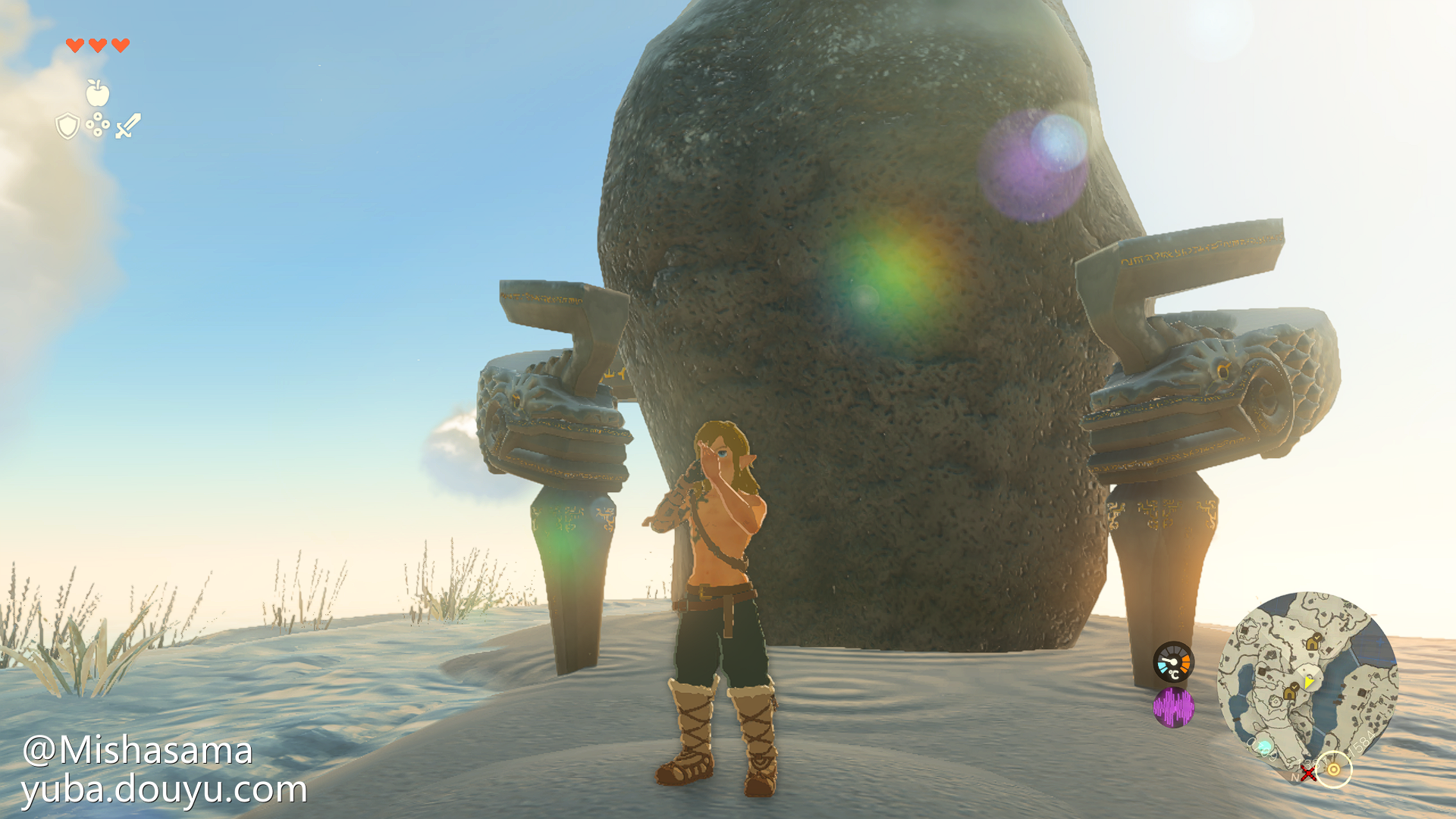1456x819 pixels.
Task: Select the apple materials quick-menu icon
Action: [x=97, y=93]
